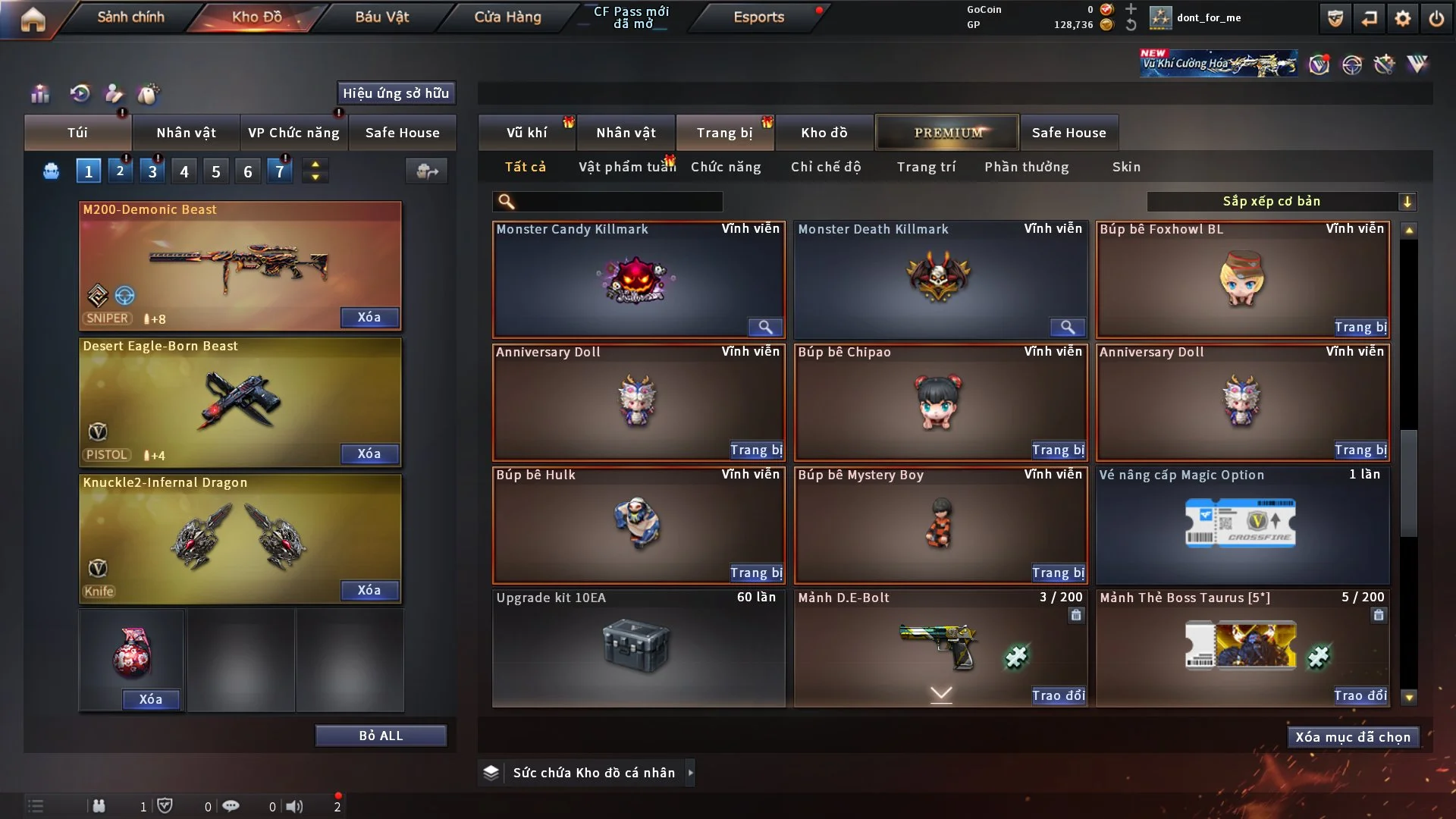The height and width of the screenshot is (819, 1456).
Task: Switch to the Vũ khí tab
Action: (526, 133)
